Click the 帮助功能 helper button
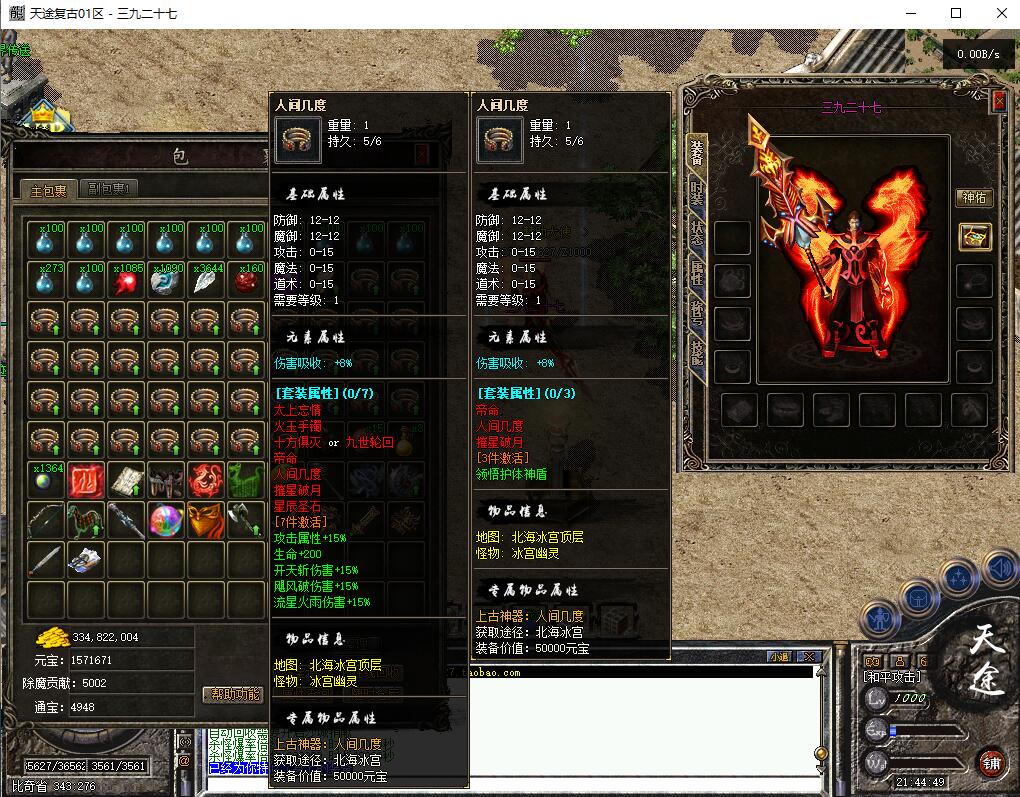Viewport: 1020px width, 797px height. tap(233, 694)
